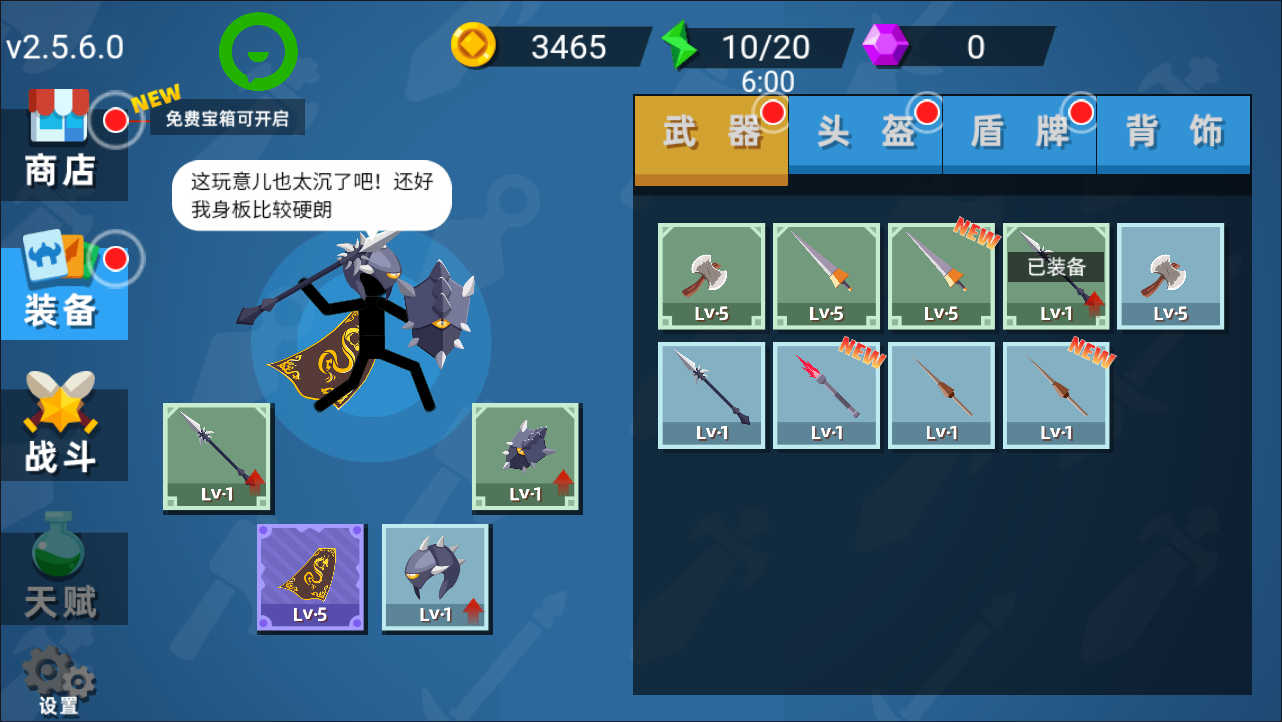The height and width of the screenshot is (722, 1282).
Task: Switch to the 武器 weapons tab
Action: 711,134
